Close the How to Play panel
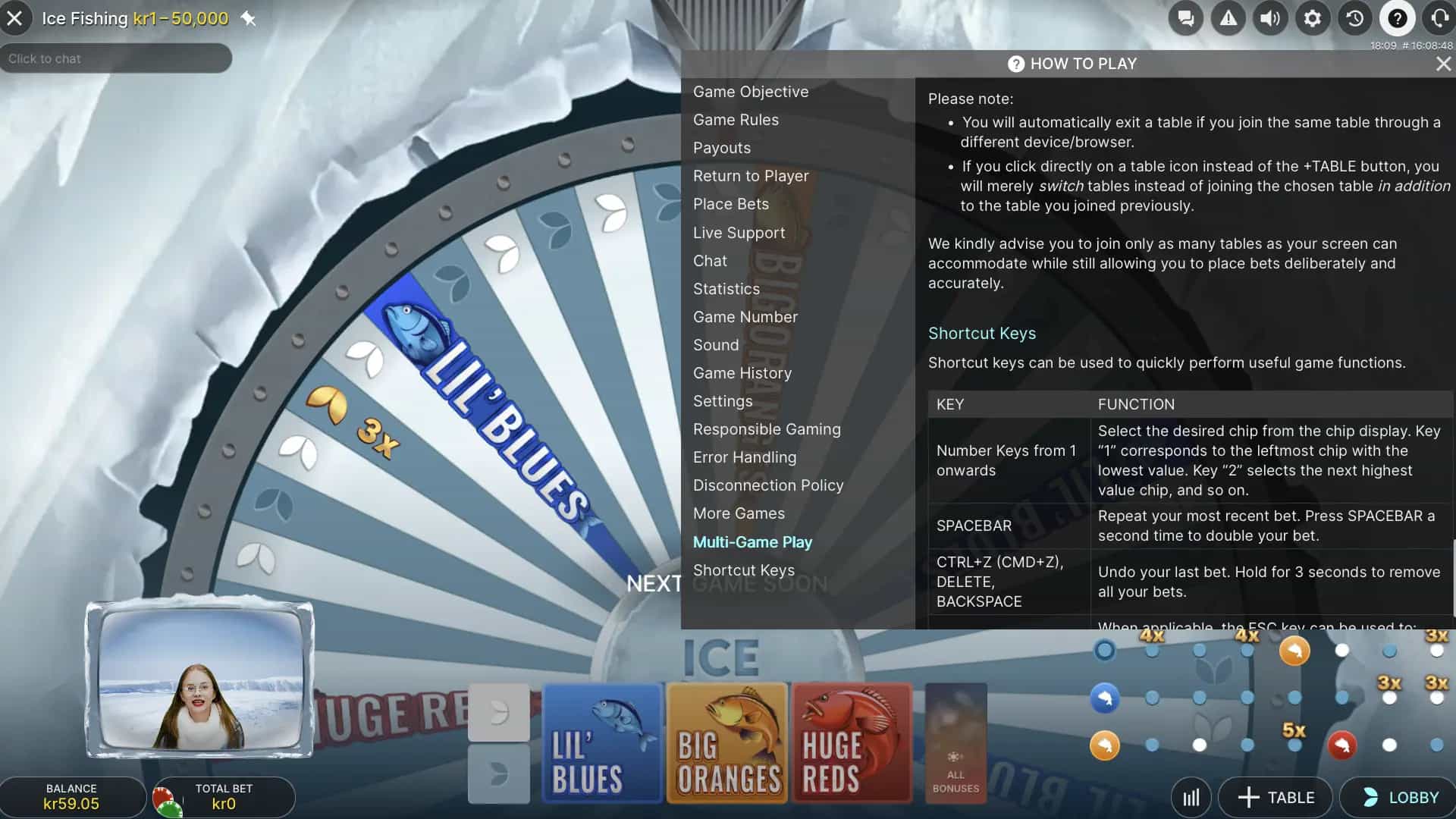Image resolution: width=1456 pixels, height=819 pixels. click(1442, 64)
